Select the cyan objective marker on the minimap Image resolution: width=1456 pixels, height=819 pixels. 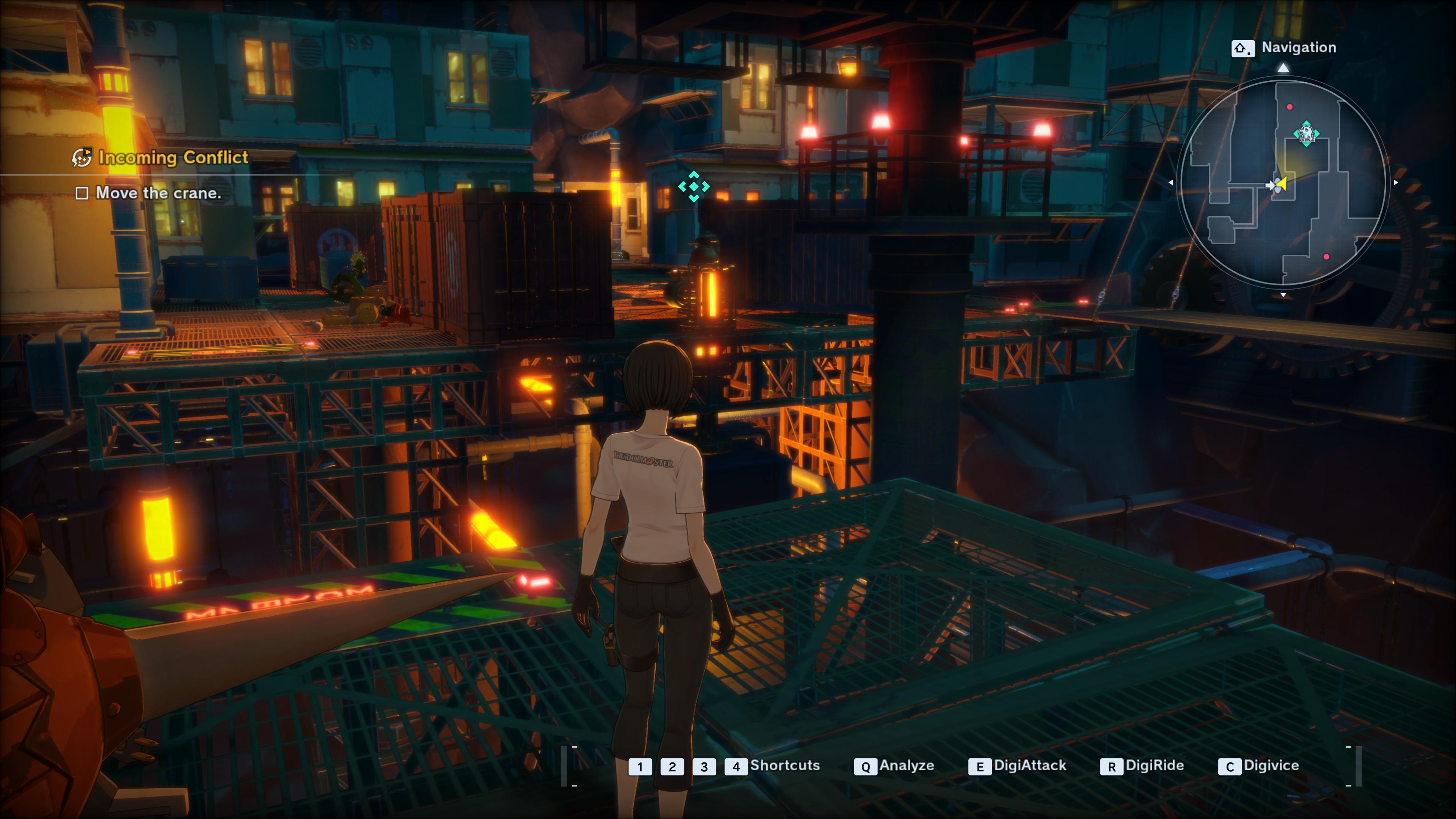tap(1306, 135)
